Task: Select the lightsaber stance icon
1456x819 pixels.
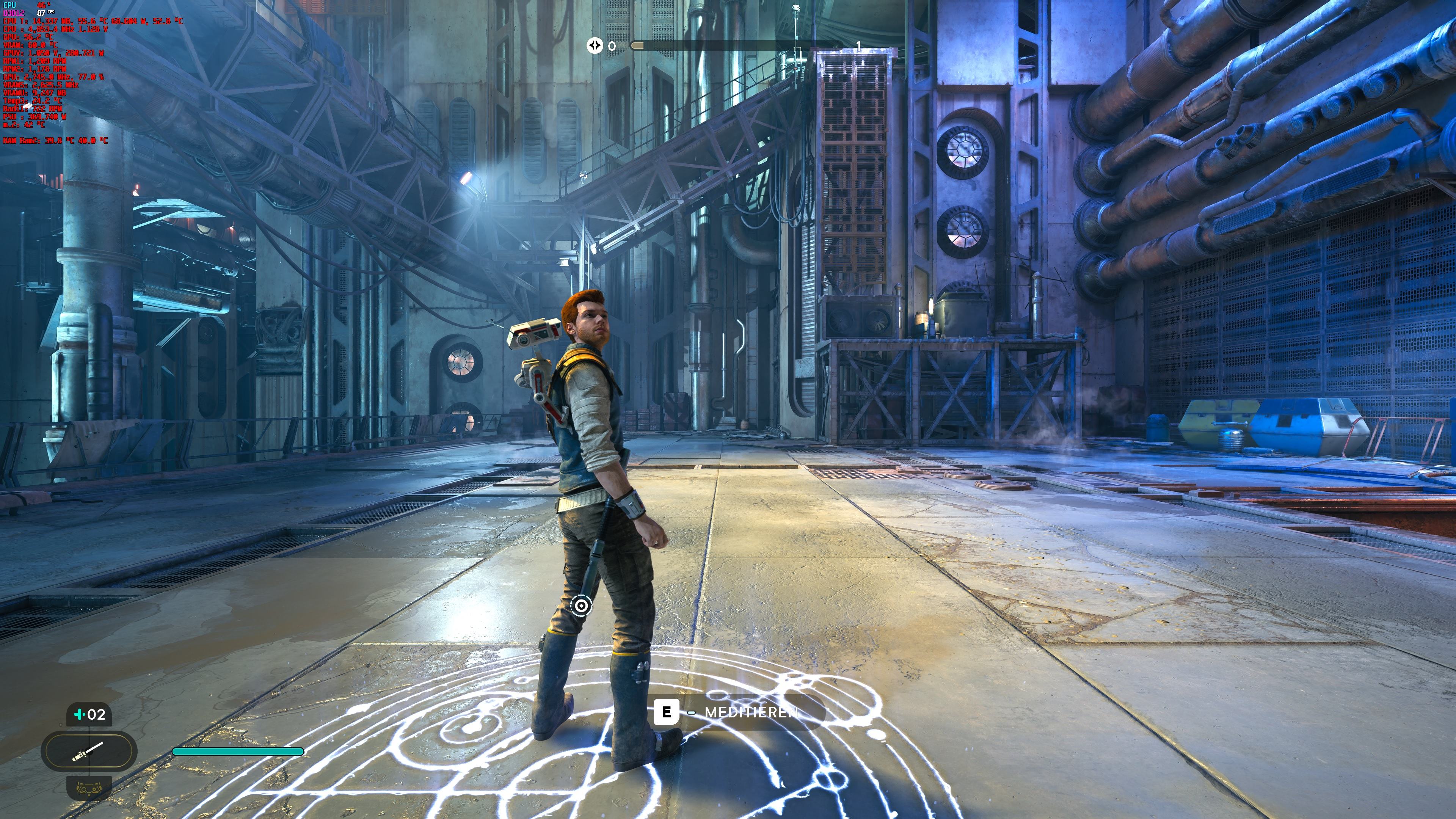Action: (89, 751)
